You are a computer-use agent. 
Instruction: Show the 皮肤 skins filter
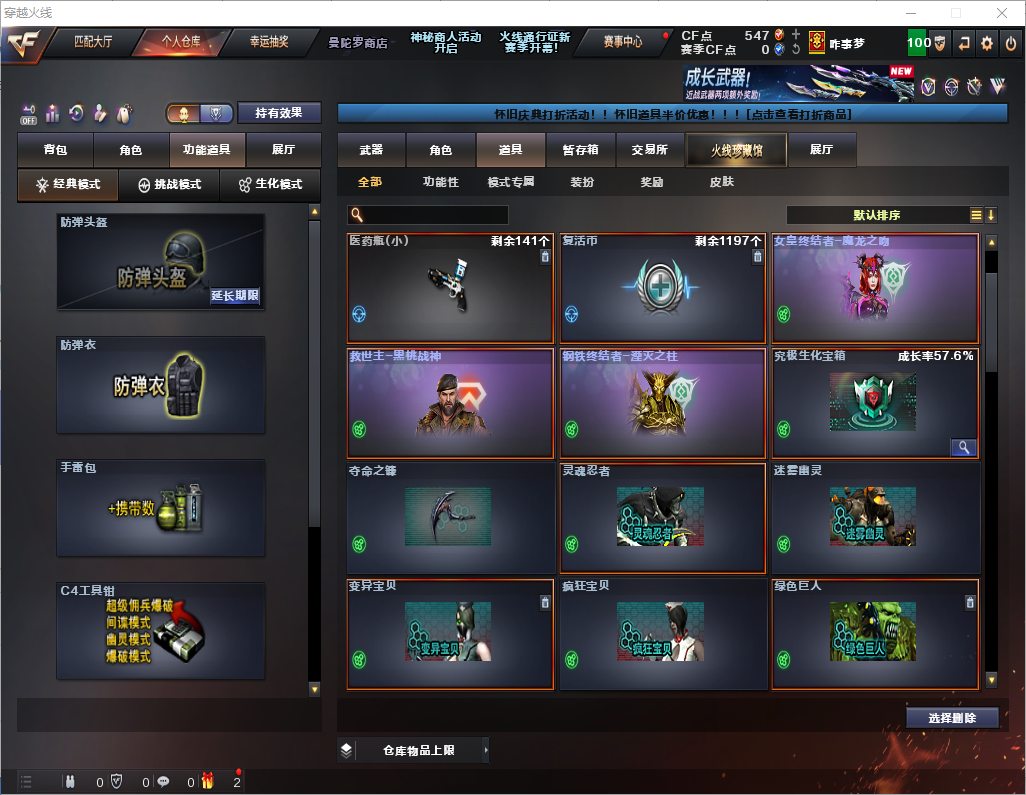[721, 182]
